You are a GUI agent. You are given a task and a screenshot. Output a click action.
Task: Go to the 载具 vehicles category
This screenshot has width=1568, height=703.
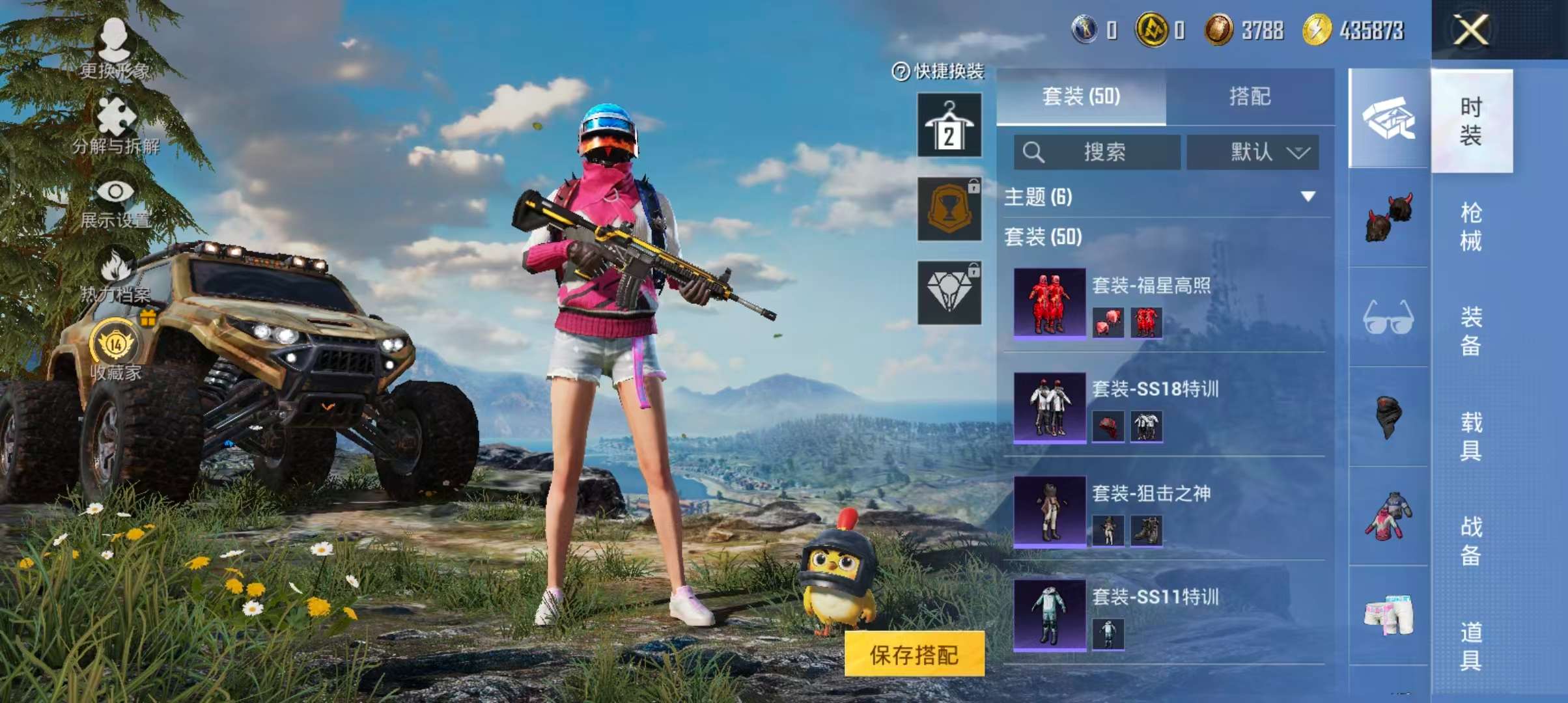(1471, 436)
